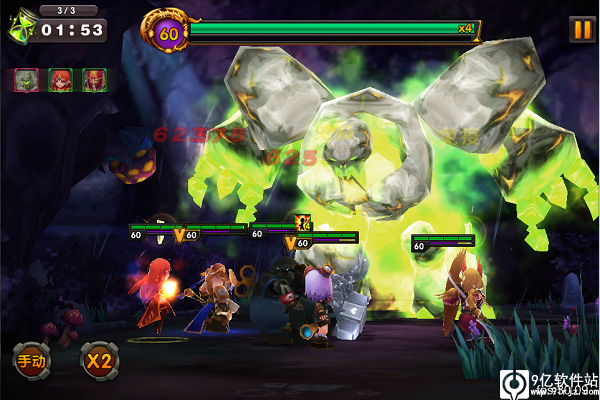This screenshot has width=600, height=400.
Task: Toggle the 手动 manual control button
Action: tap(30, 359)
